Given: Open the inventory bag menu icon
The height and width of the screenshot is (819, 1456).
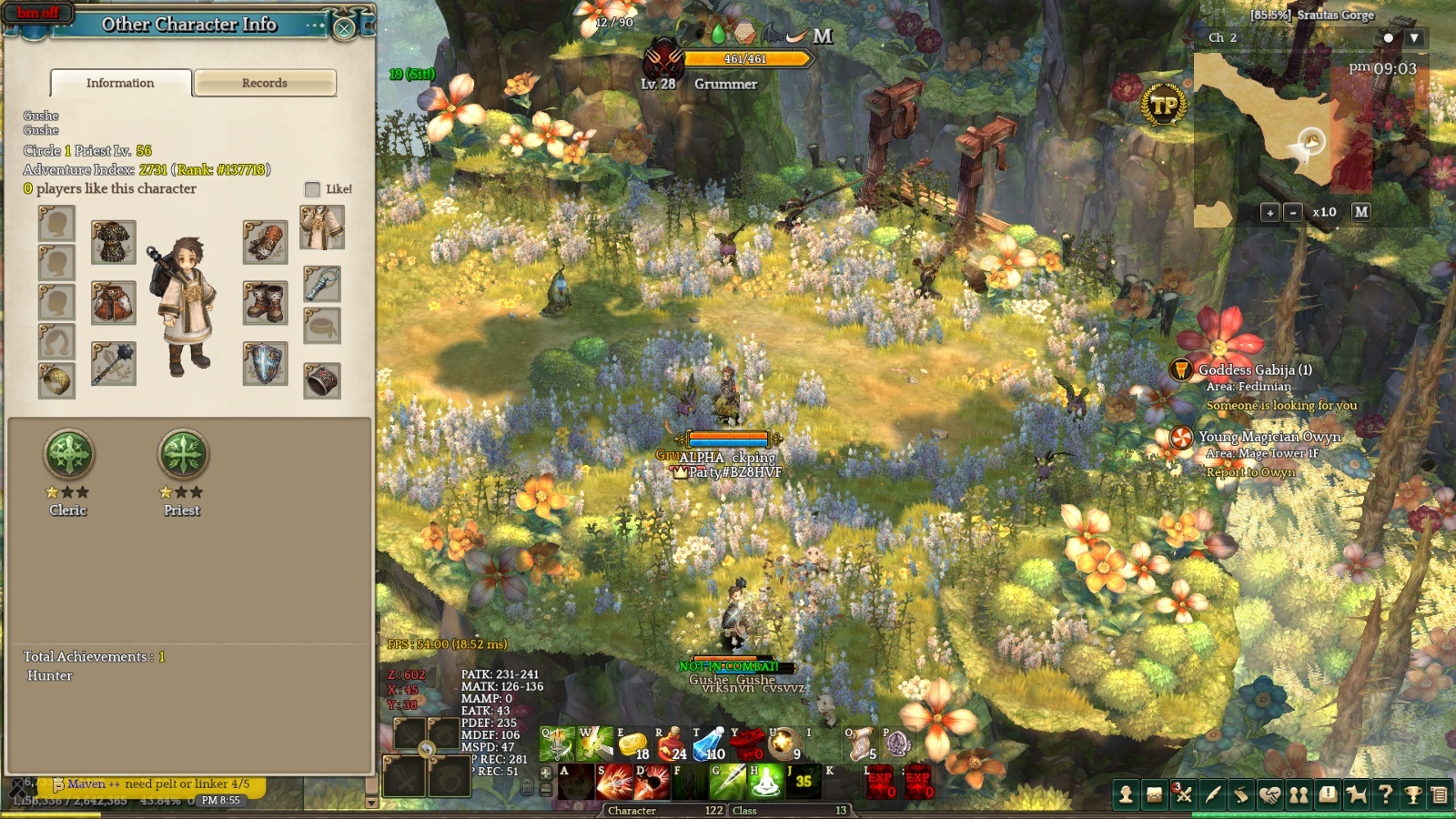Looking at the screenshot, I should pos(1154,795).
